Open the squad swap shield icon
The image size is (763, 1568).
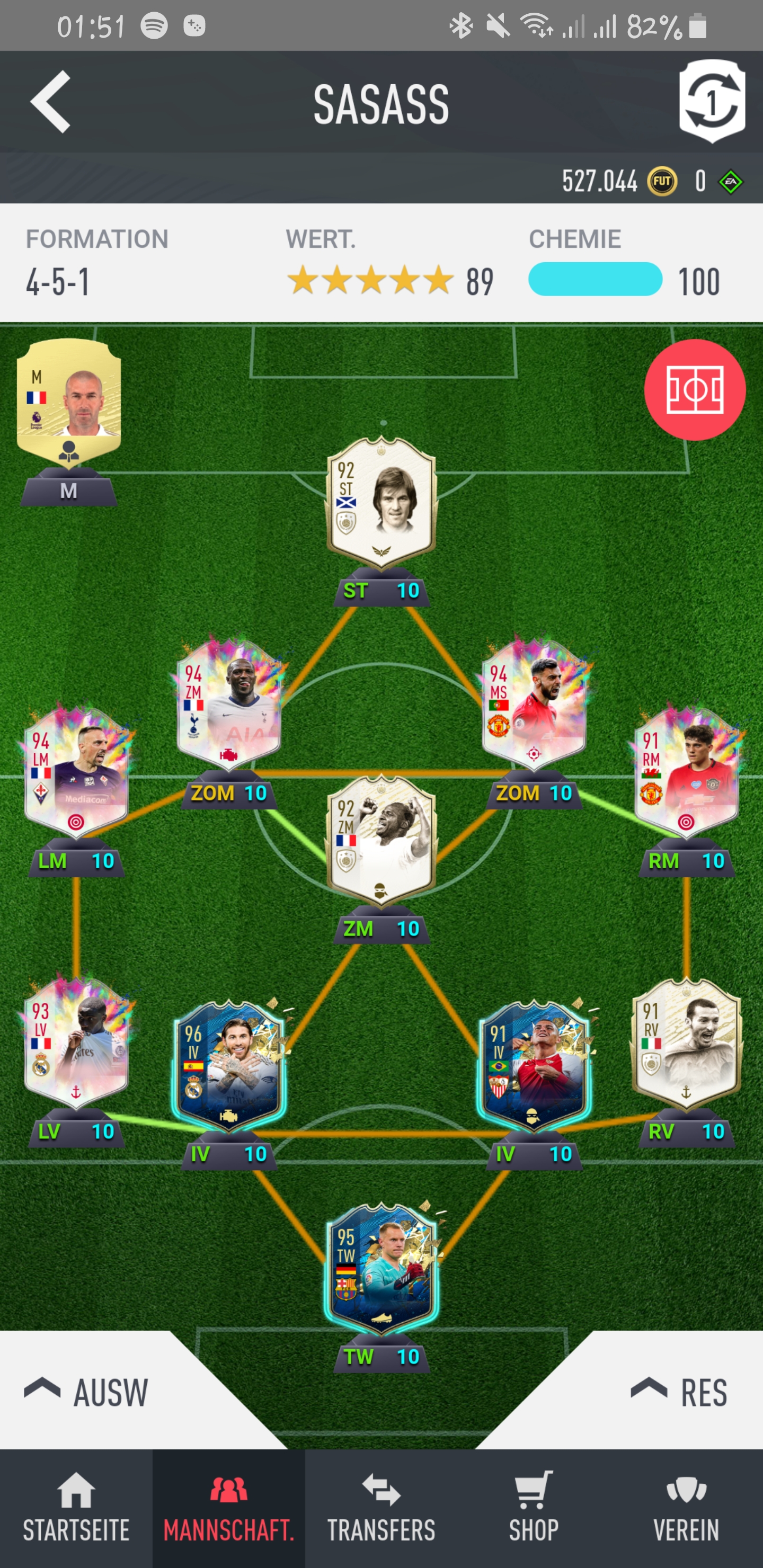pyautogui.click(x=711, y=101)
